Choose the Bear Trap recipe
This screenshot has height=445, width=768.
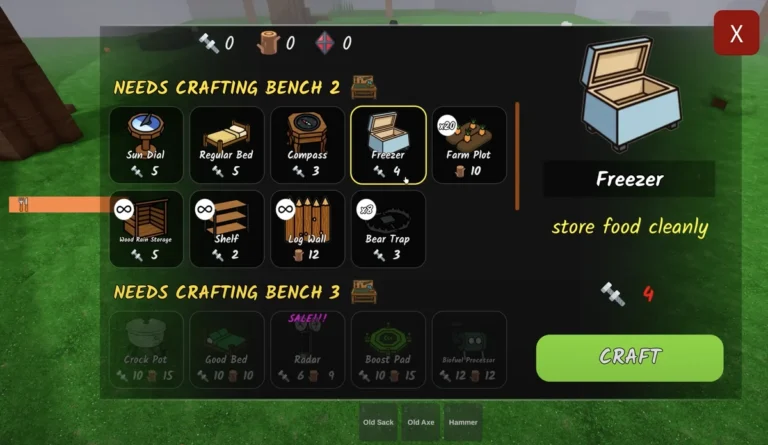tap(388, 229)
